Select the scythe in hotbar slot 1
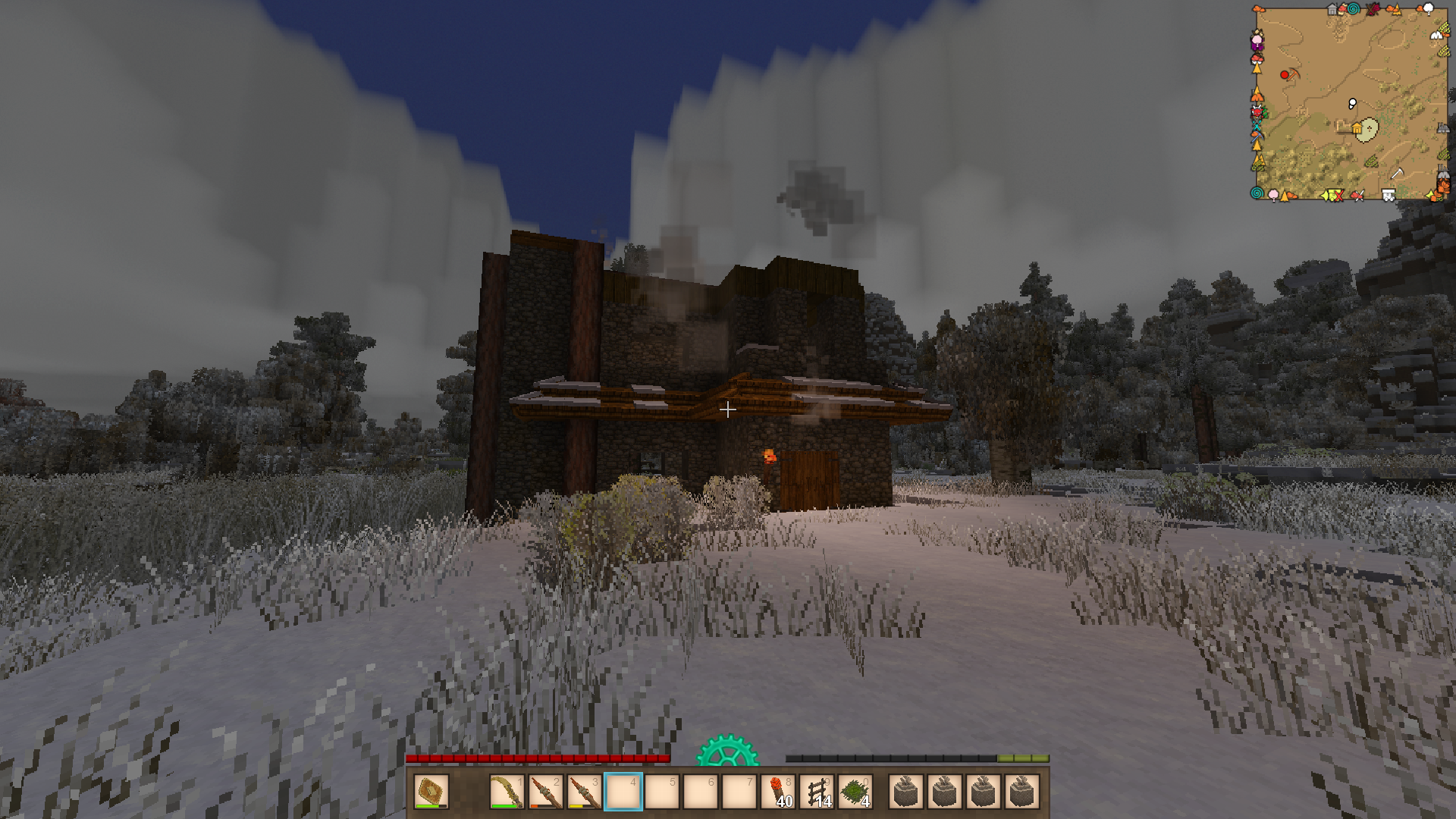This screenshot has height=819, width=1456. [x=507, y=792]
